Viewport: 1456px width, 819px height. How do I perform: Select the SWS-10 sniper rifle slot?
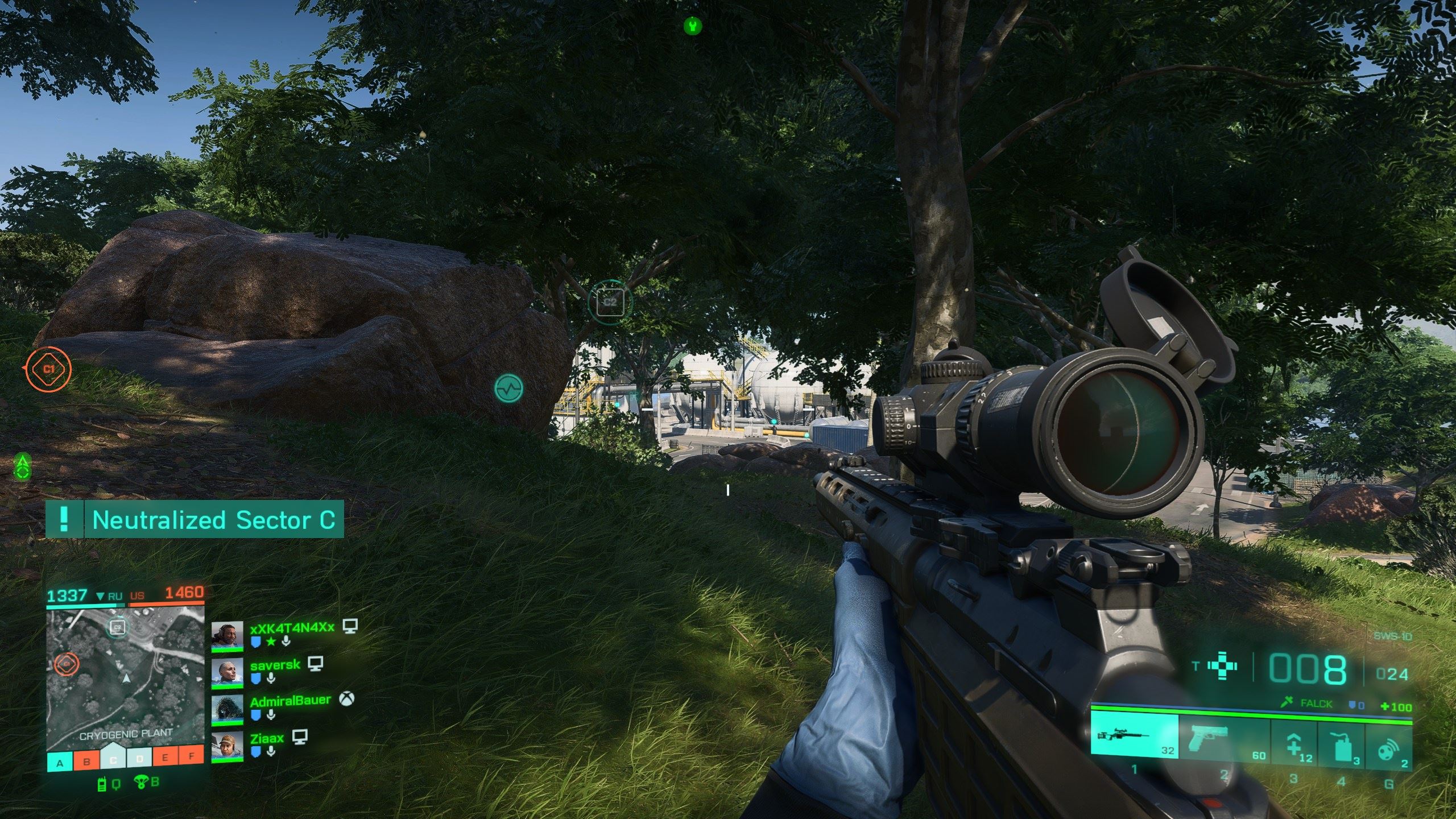click(x=1134, y=738)
